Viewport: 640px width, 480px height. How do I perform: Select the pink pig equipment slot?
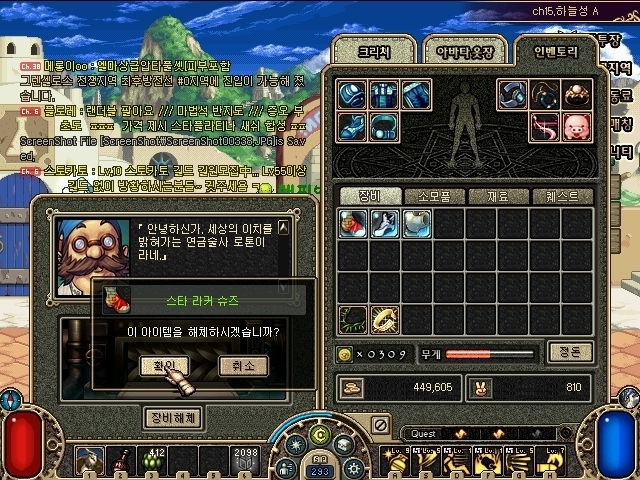point(577,127)
